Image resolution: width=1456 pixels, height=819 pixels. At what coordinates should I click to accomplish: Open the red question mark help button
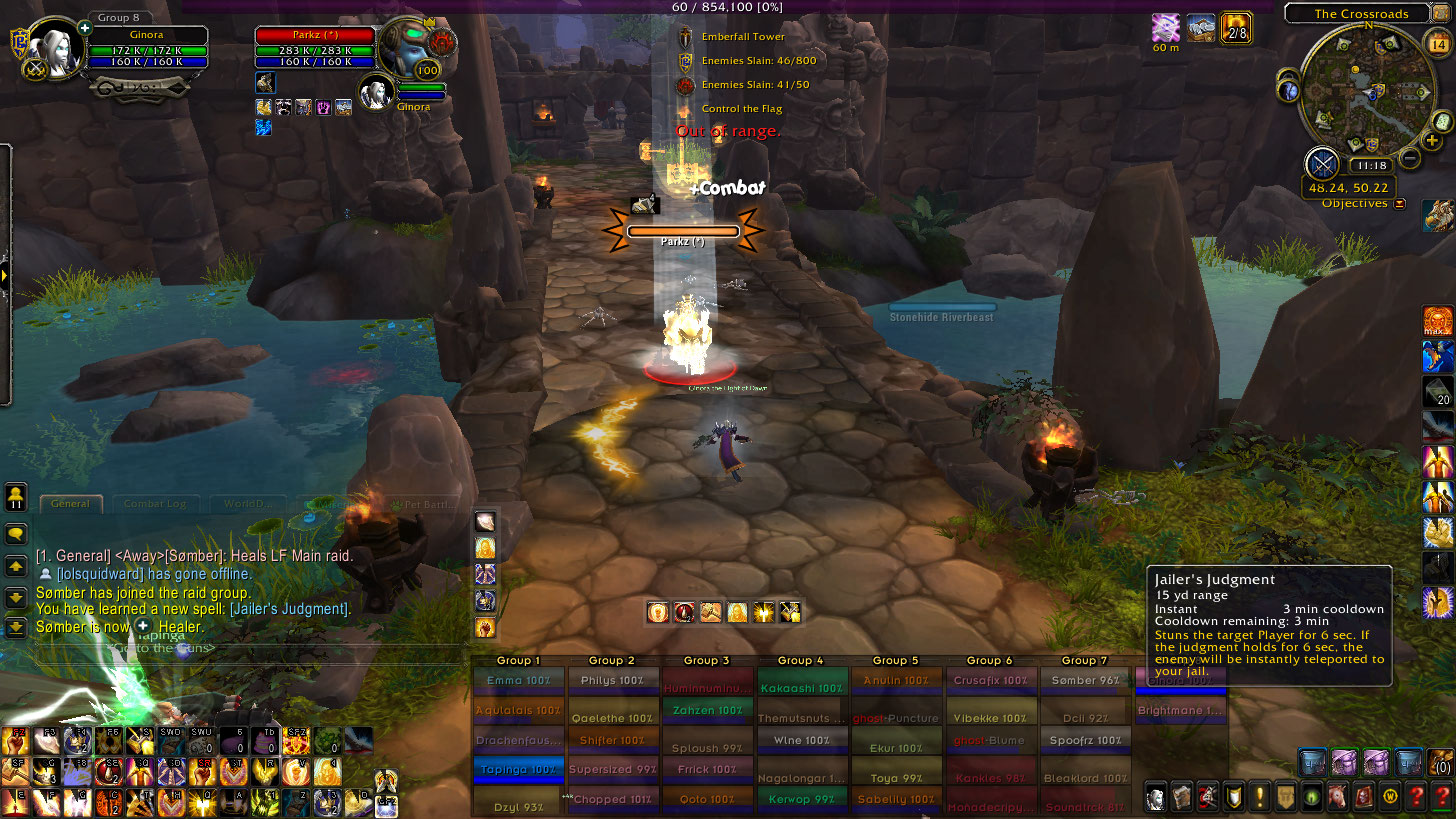coord(1441,797)
